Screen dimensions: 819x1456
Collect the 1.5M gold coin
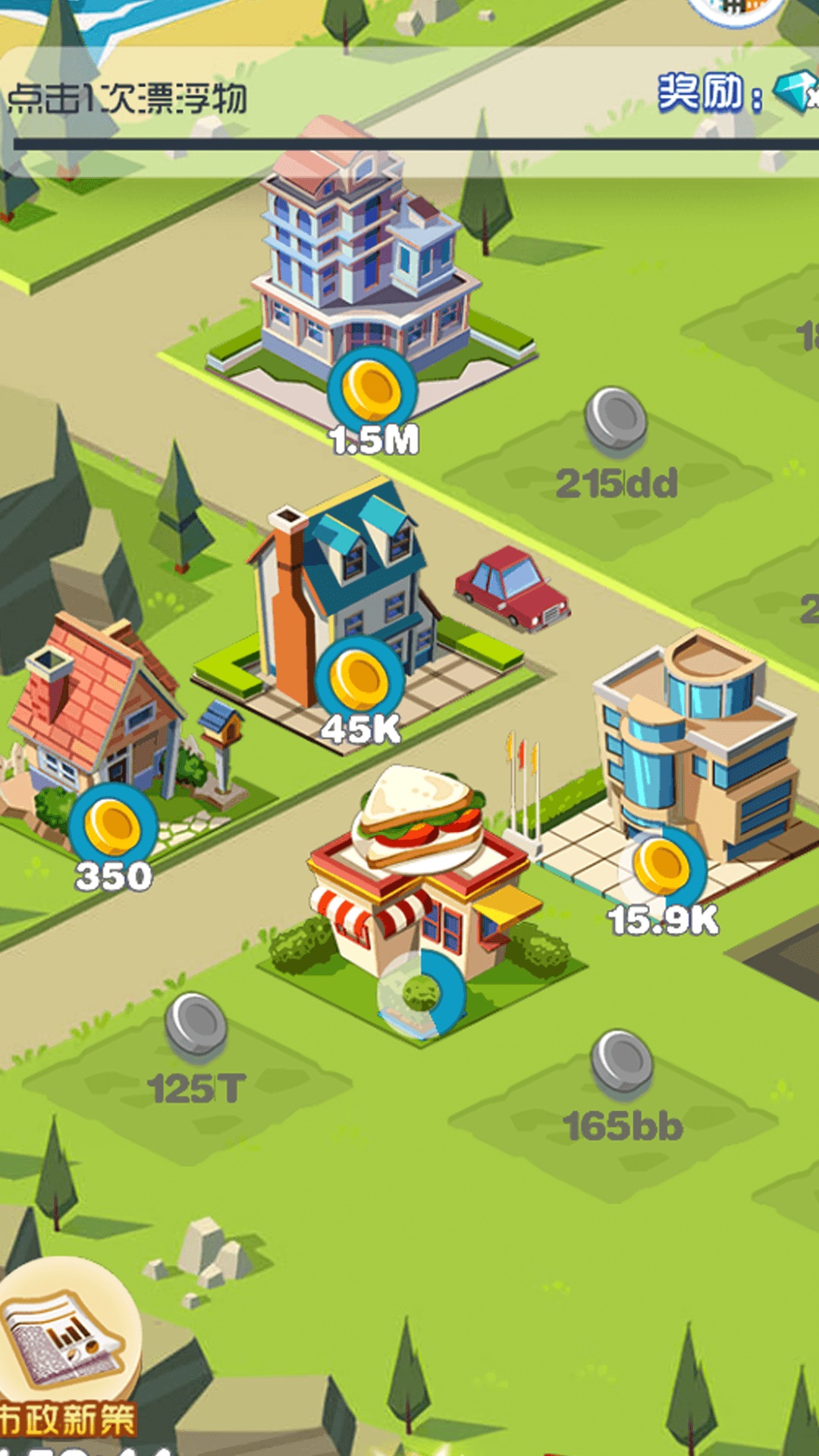pyautogui.click(x=372, y=389)
